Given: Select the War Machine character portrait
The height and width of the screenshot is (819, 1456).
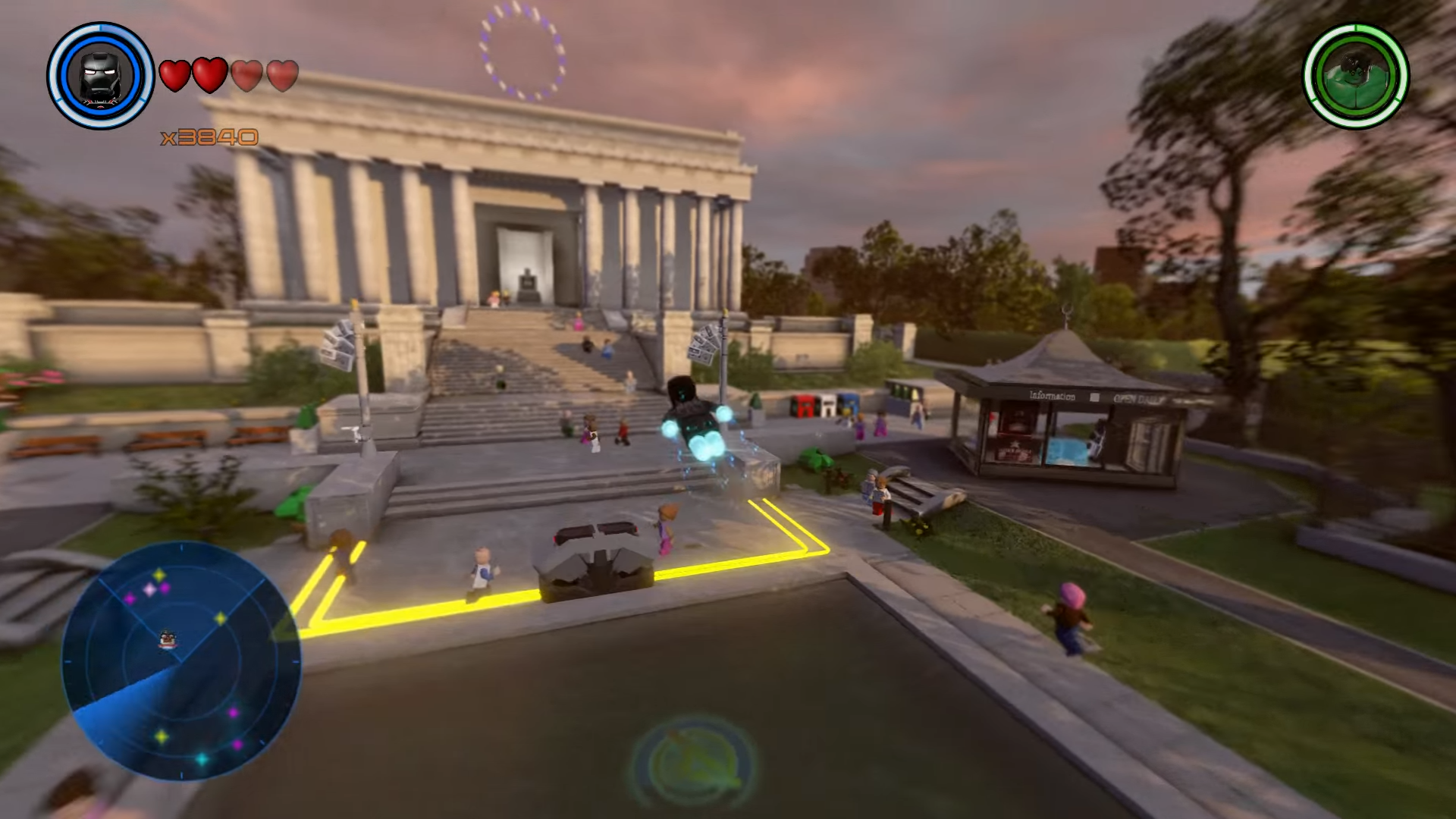Looking at the screenshot, I should 101,76.
